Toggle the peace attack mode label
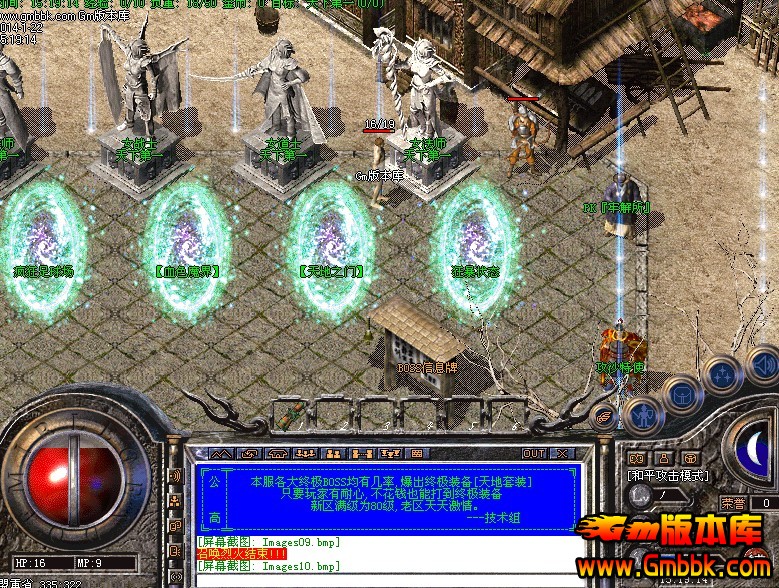The height and width of the screenshot is (588, 779). [668, 475]
